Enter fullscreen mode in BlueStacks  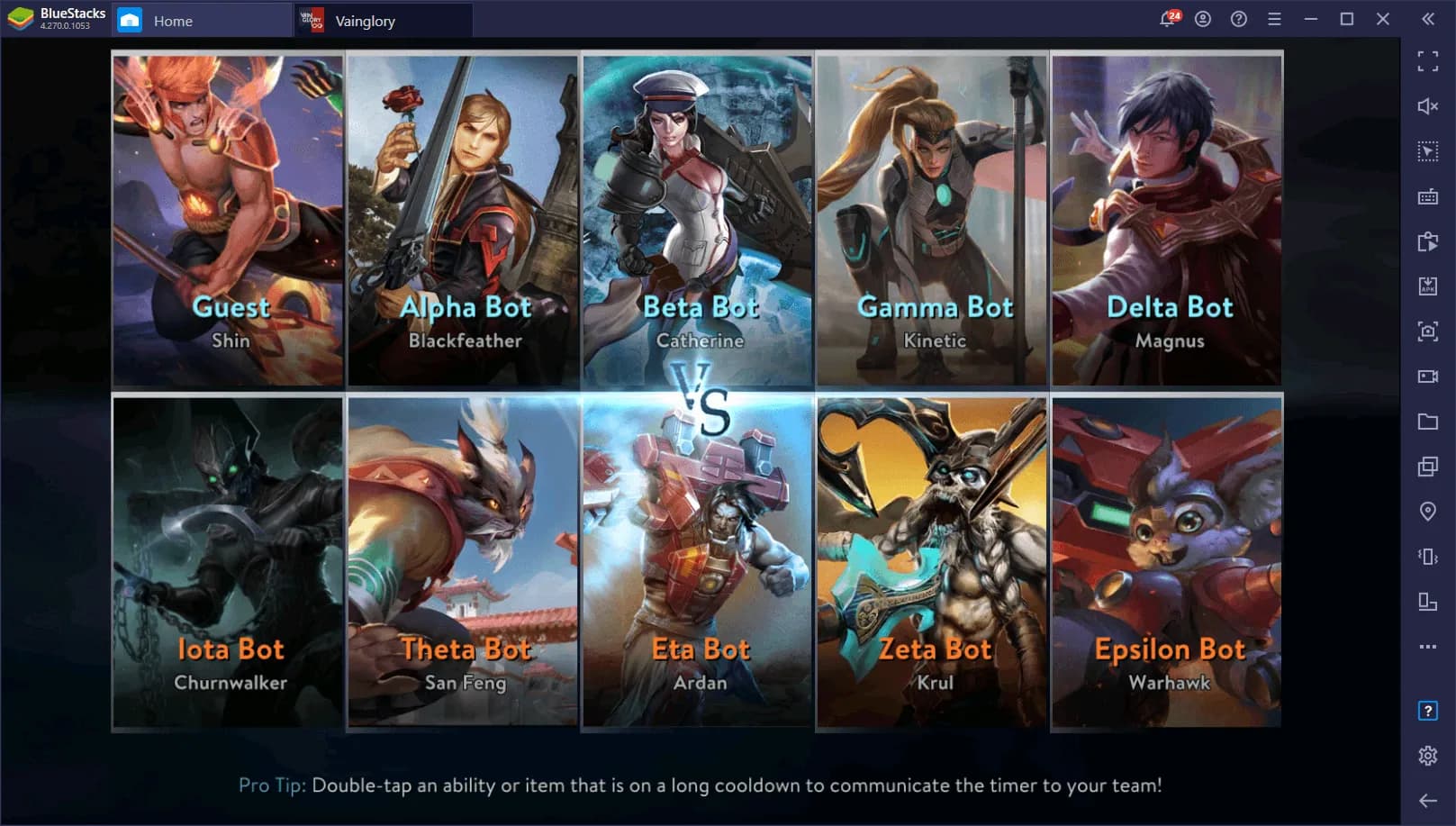pos(1427,62)
